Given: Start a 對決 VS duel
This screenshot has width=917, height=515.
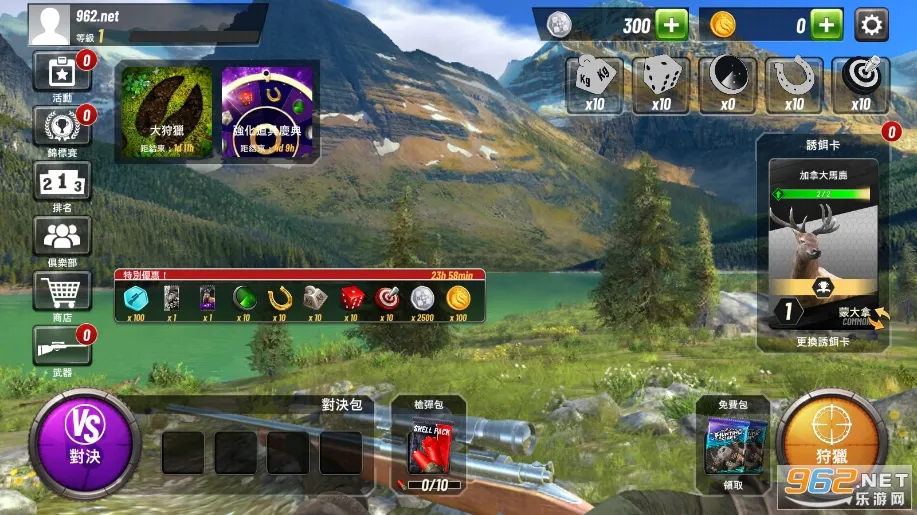Looking at the screenshot, I should [x=84, y=444].
